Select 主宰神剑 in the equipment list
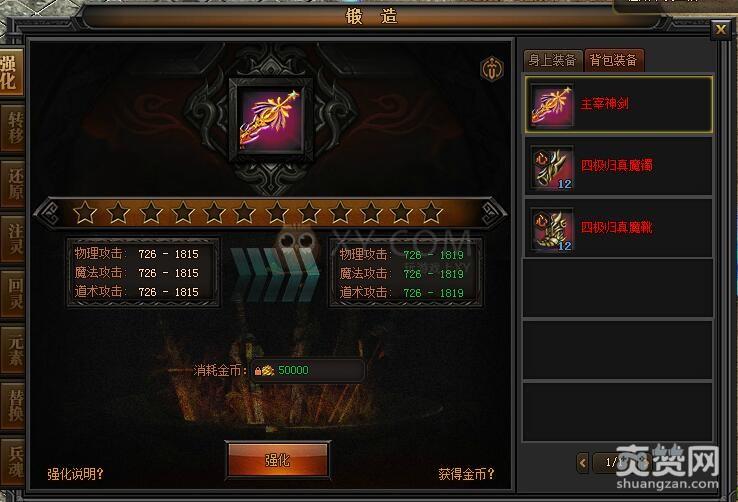 point(618,104)
